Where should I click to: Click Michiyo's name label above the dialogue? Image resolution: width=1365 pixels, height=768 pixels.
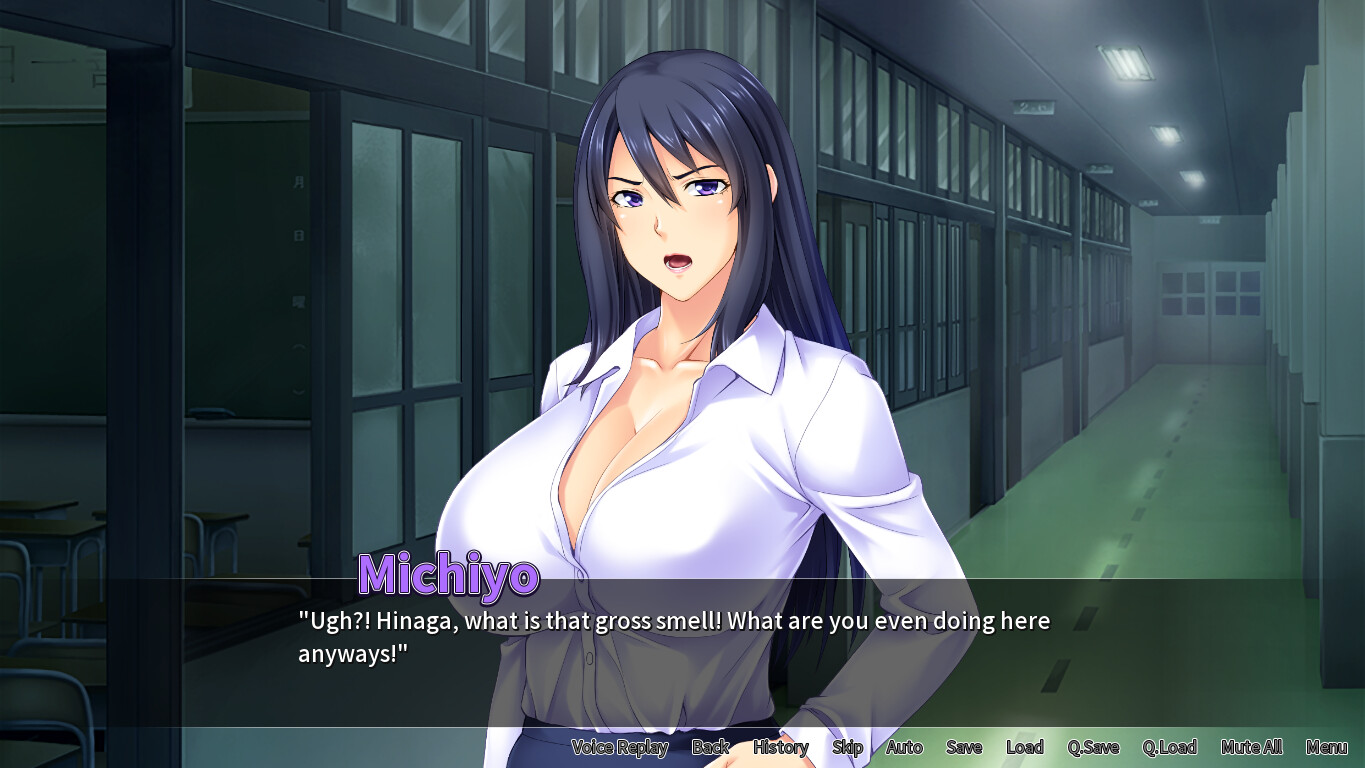pyautogui.click(x=448, y=575)
